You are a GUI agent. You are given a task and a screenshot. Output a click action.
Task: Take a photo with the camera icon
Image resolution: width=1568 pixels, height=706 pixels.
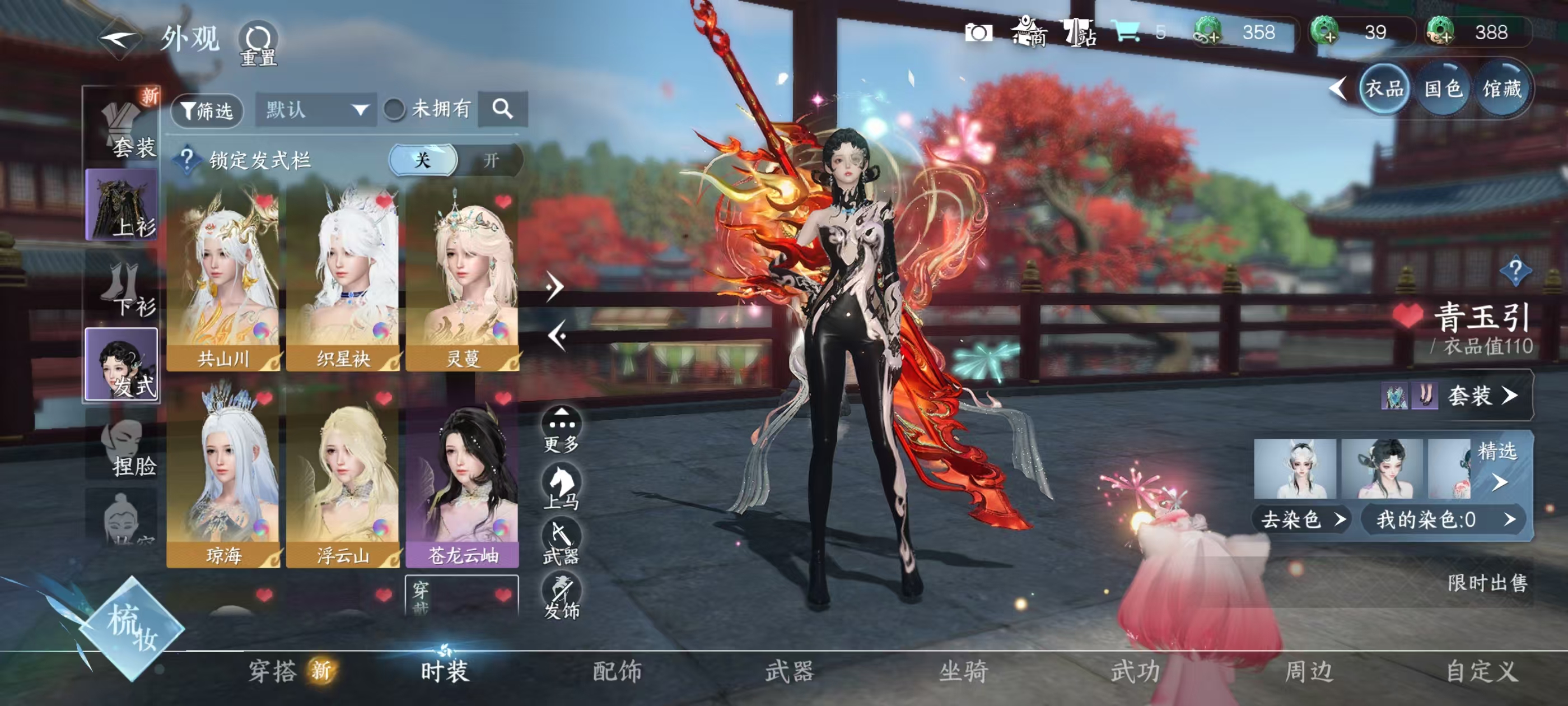(978, 33)
